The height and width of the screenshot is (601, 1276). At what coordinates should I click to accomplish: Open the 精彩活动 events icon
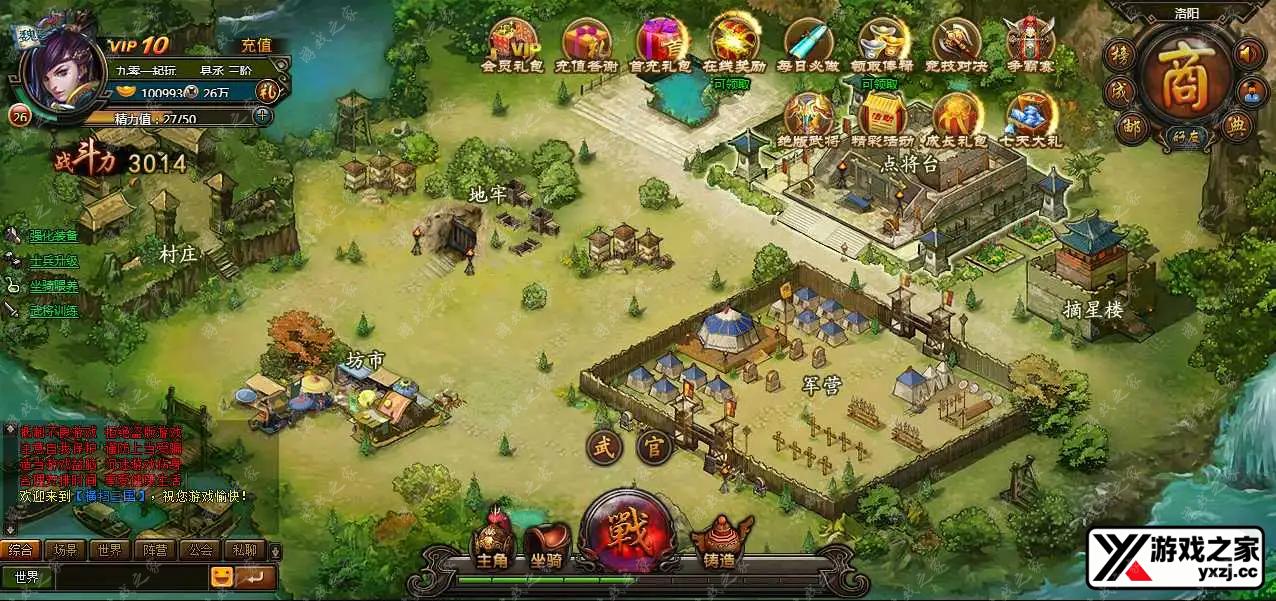pyautogui.click(x=882, y=117)
